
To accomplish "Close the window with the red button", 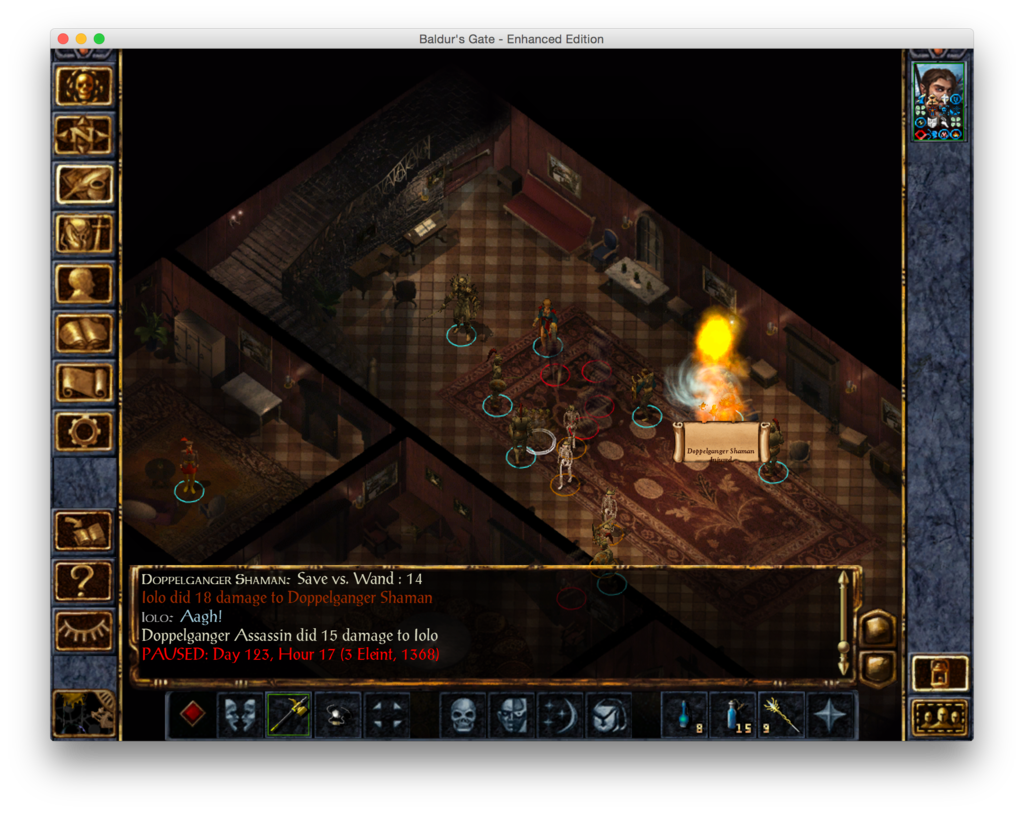I will tap(63, 39).
